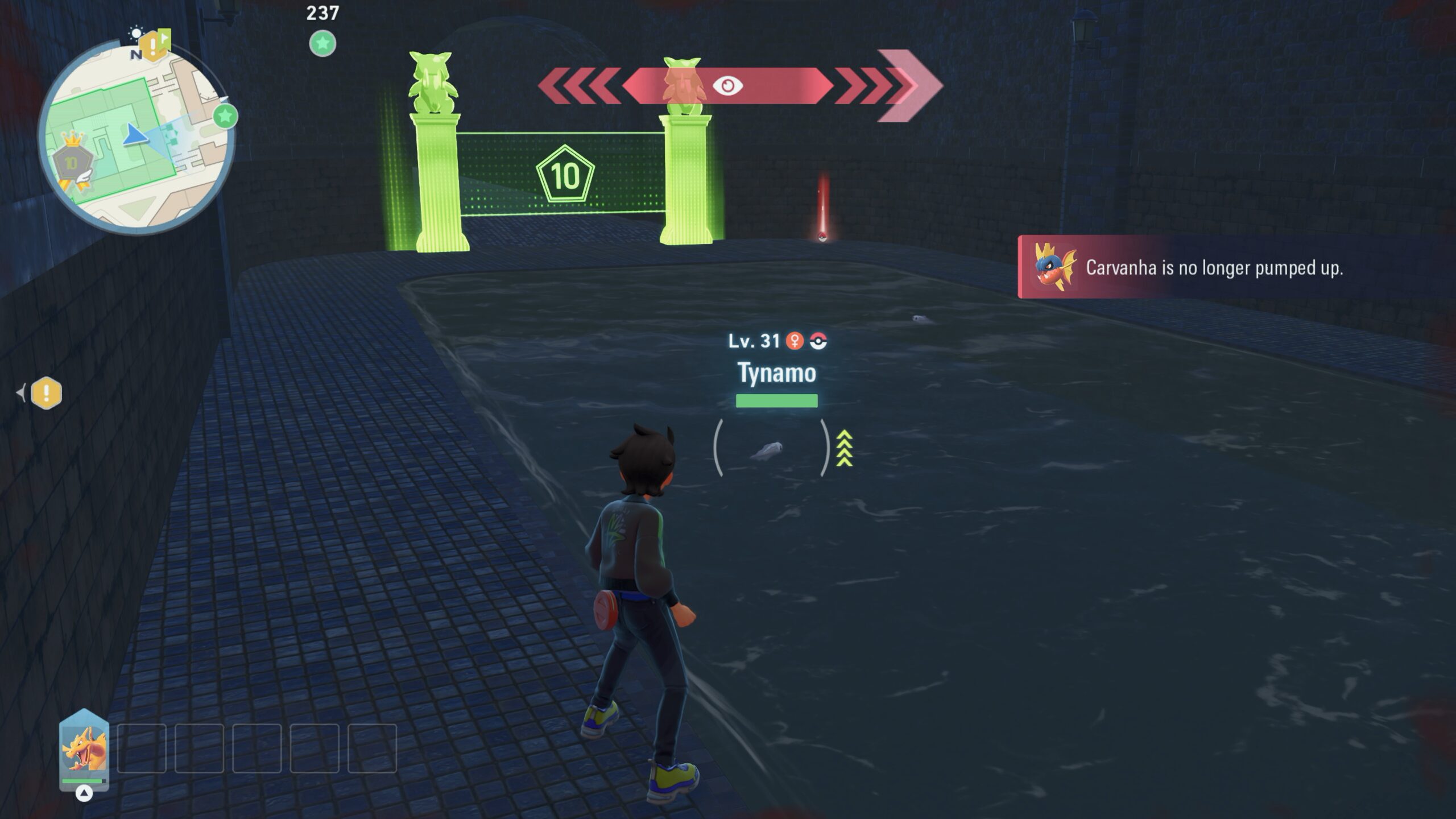1456x819 pixels.
Task: Click the red eye detection banner
Action: point(727,86)
